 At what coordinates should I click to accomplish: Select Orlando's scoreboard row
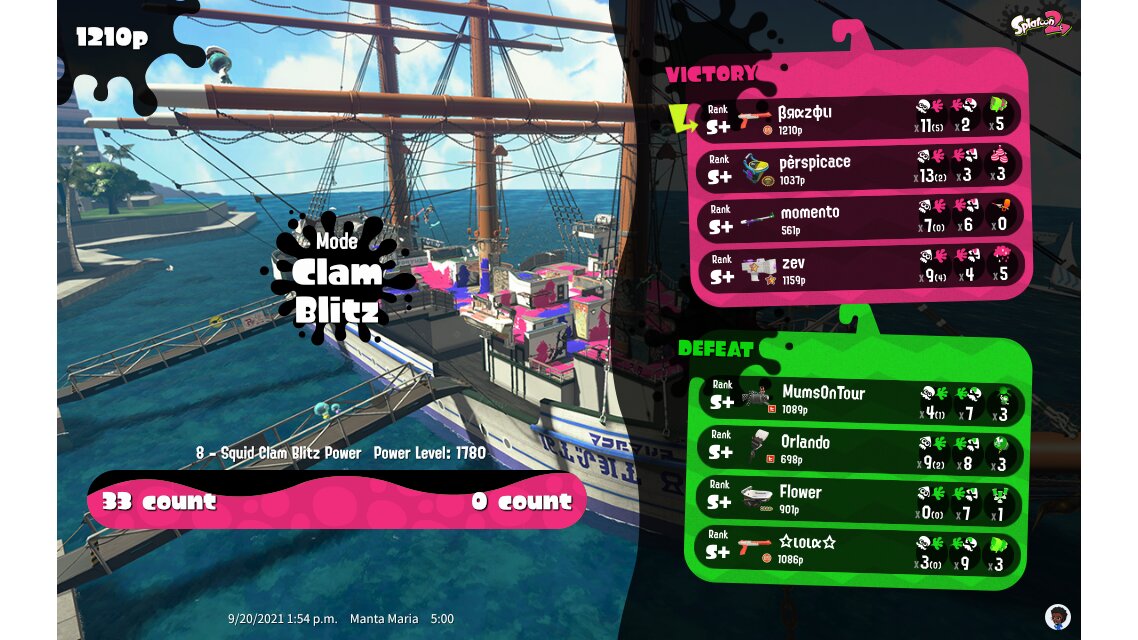point(860,448)
